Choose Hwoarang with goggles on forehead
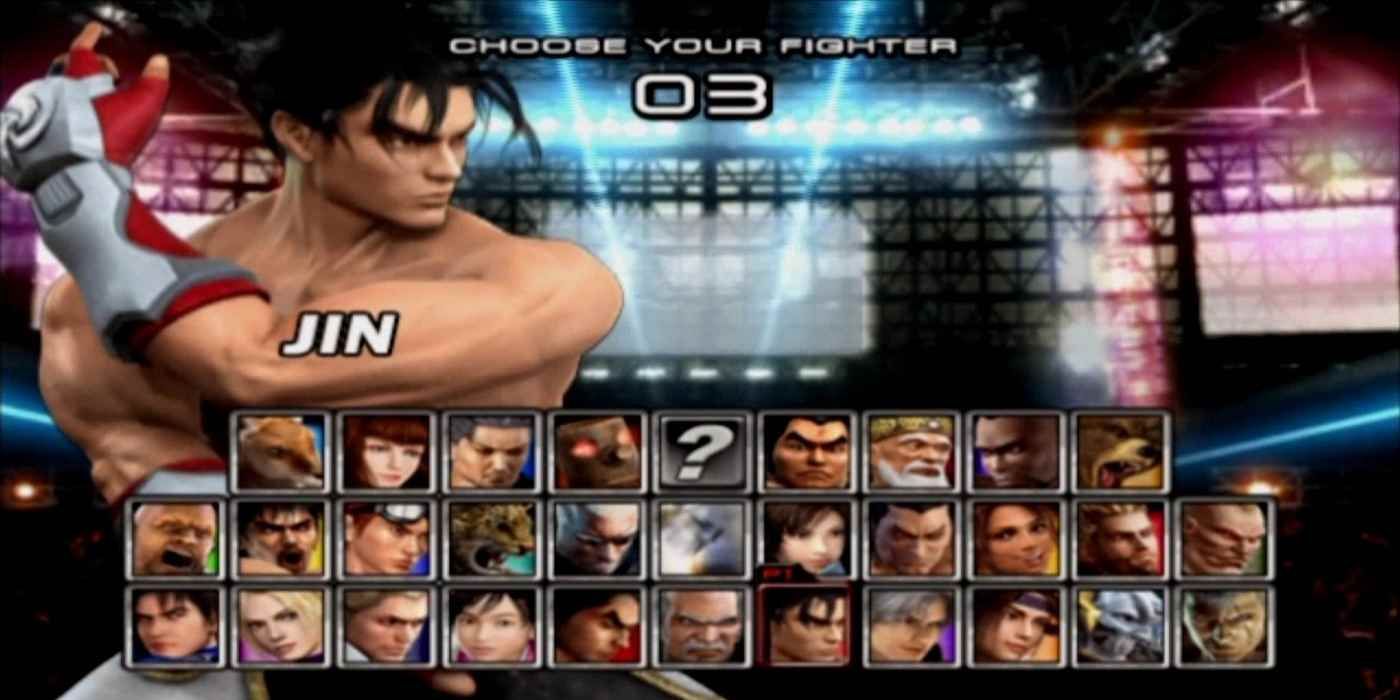Screen dimensions: 1400x700 click(386, 538)
